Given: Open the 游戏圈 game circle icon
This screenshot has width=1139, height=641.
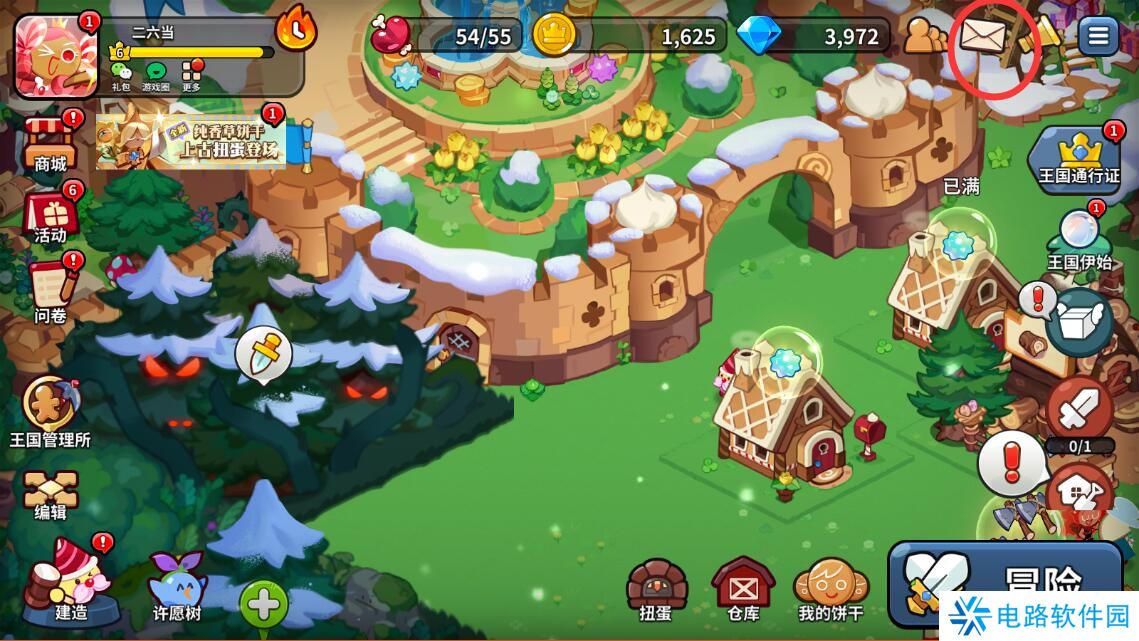Looking at the screenshot, I should coord(156,75).
